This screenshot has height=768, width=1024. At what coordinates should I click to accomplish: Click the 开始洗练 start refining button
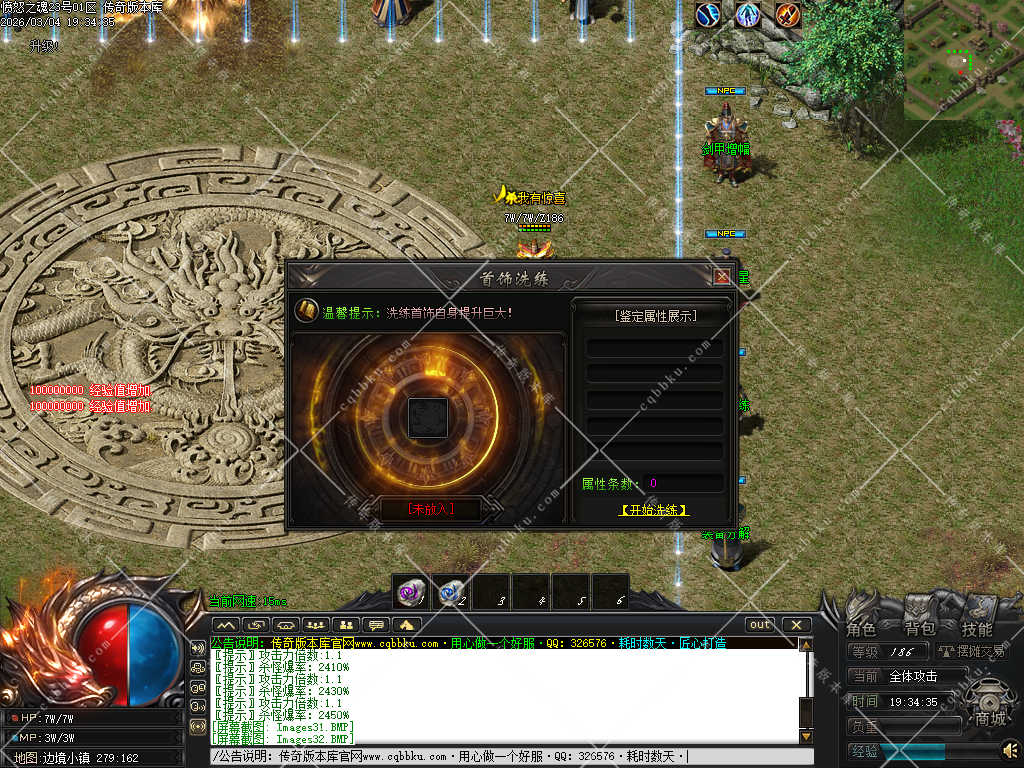tap(654, 510)
